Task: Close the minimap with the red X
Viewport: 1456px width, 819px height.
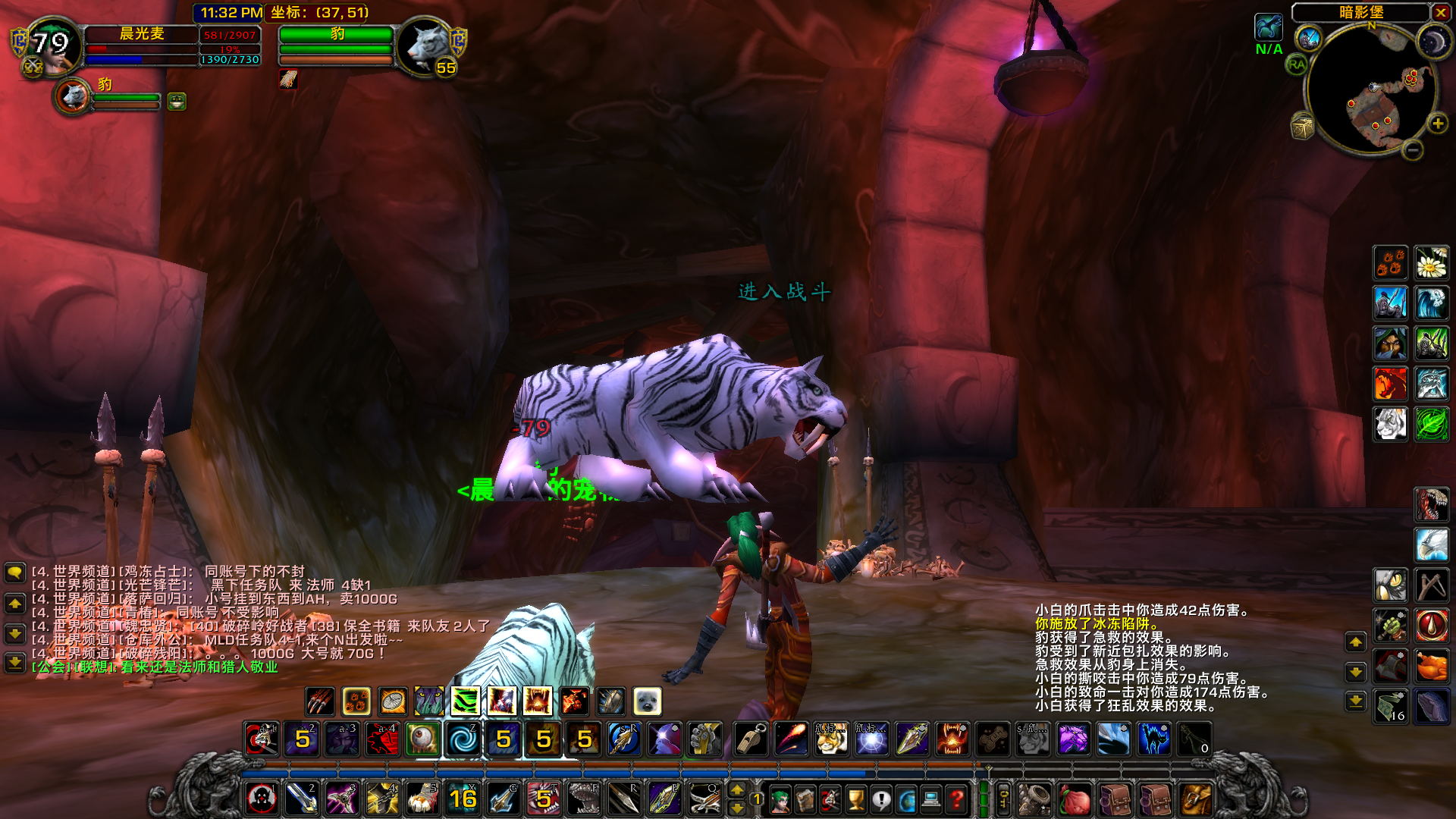Action: click(x=1440, y=13)
